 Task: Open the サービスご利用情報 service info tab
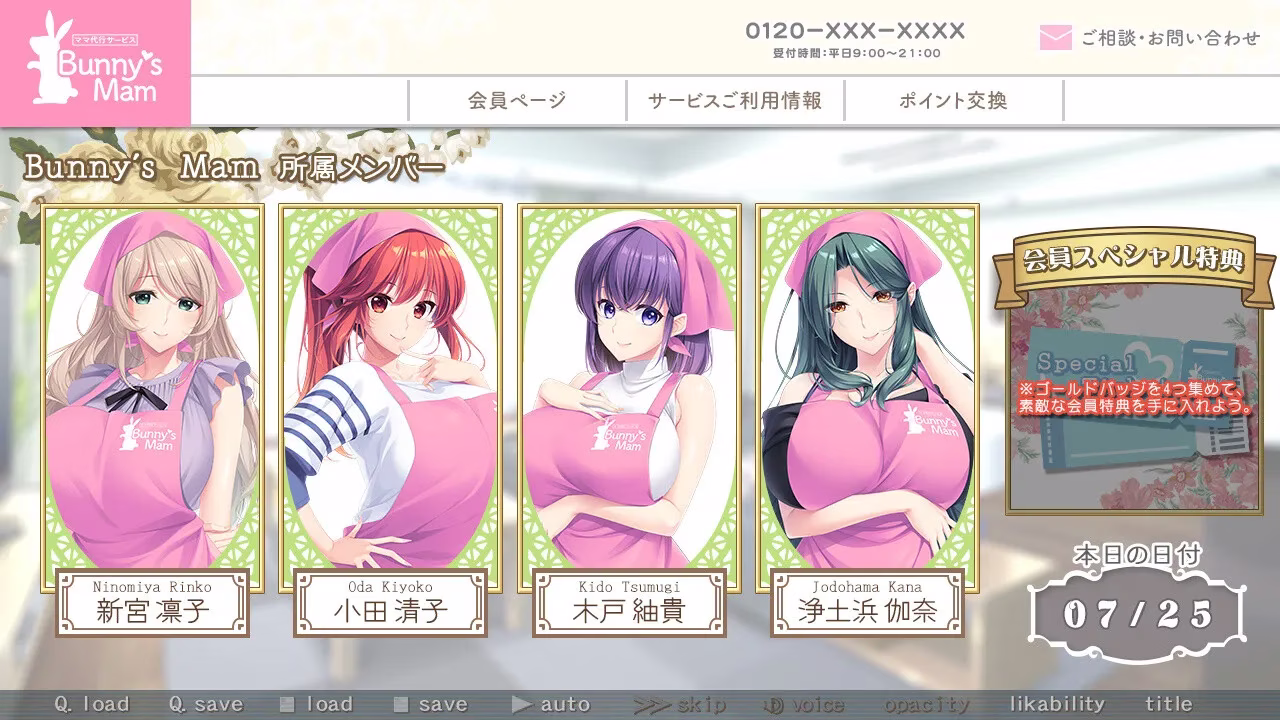733,100
